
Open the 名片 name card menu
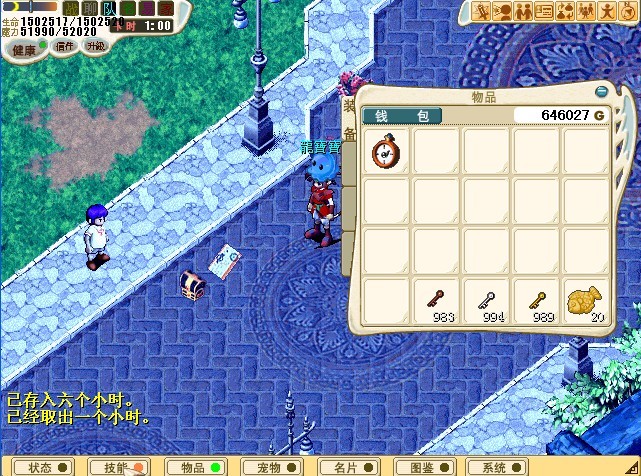(350, 467)
